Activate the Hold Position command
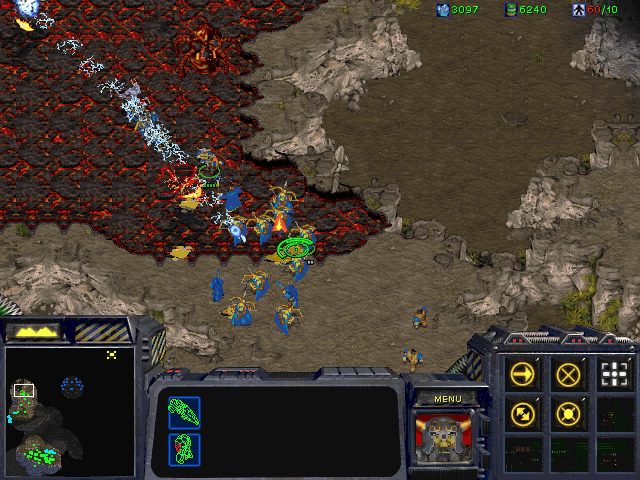The width and height of the screenshot is (640, 480). pyautogui.click(x=568, y=412)
